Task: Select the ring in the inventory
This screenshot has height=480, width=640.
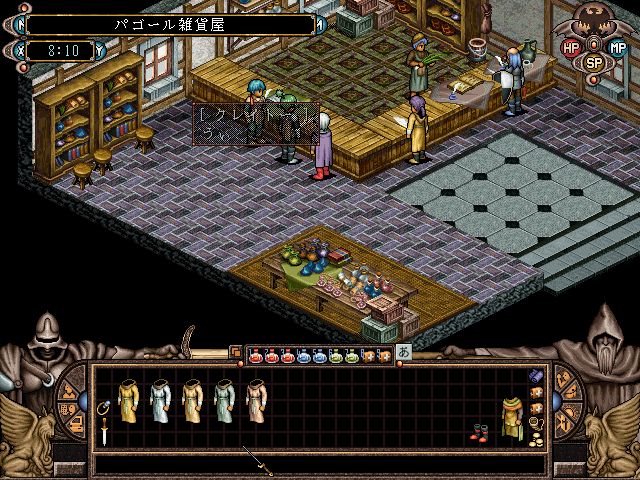Action: [x=103, y=408]
